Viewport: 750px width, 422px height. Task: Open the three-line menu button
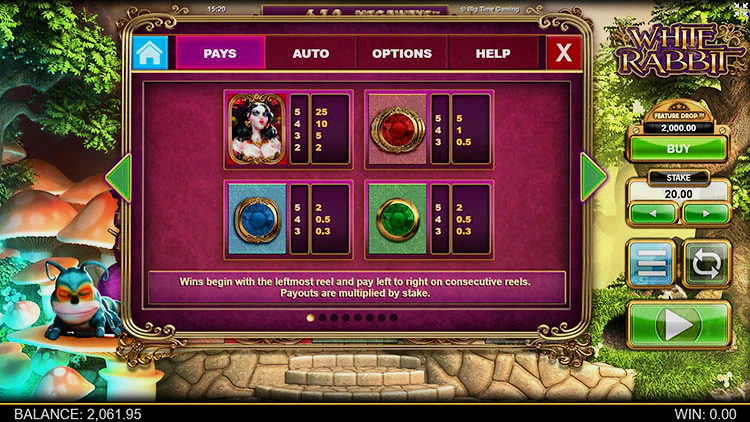(651, 265)
